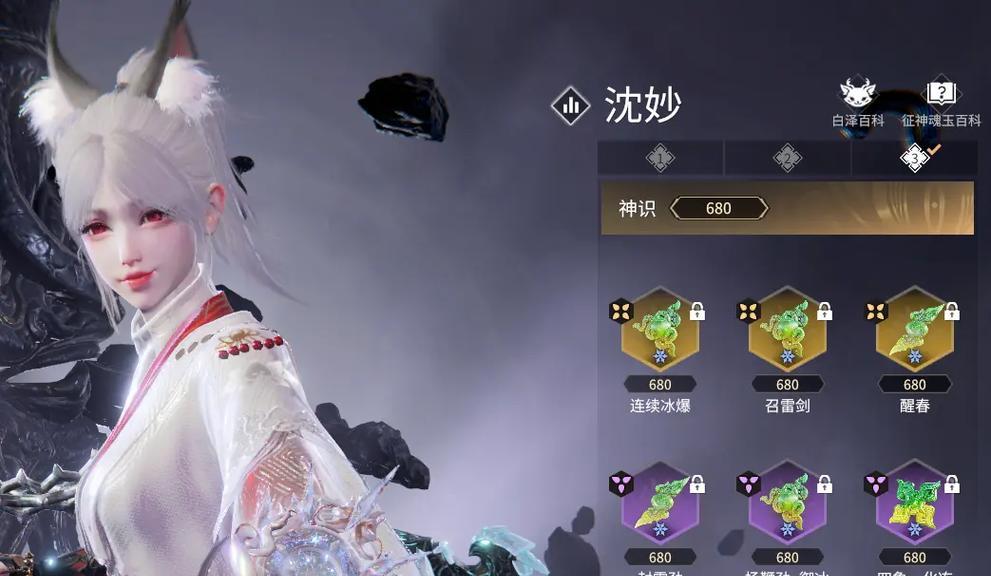Select loadout tab 3
This screenshot has width=991, height=576.
[915, 158]
